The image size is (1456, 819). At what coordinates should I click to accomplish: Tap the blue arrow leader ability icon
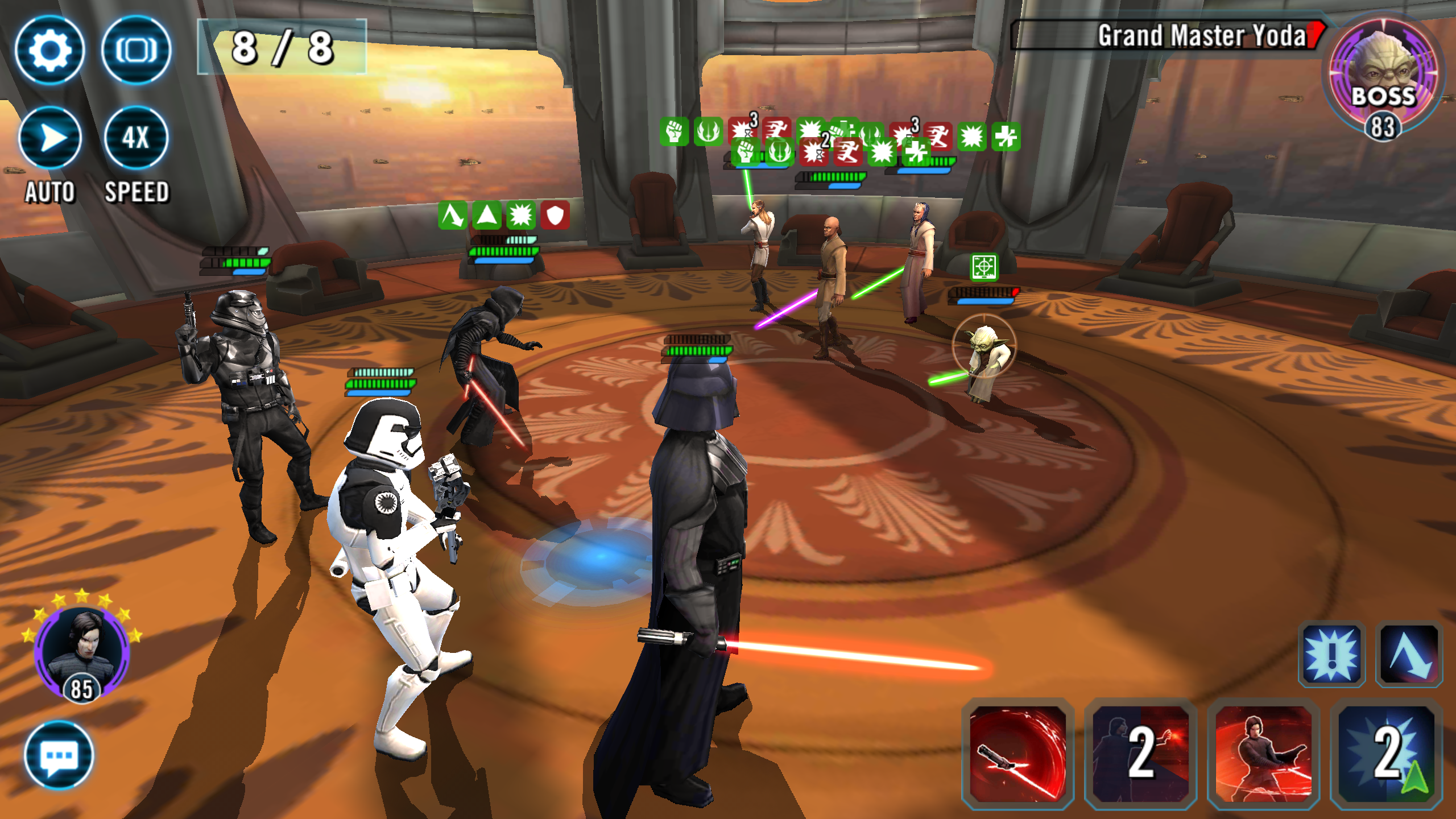(1409, 655)
